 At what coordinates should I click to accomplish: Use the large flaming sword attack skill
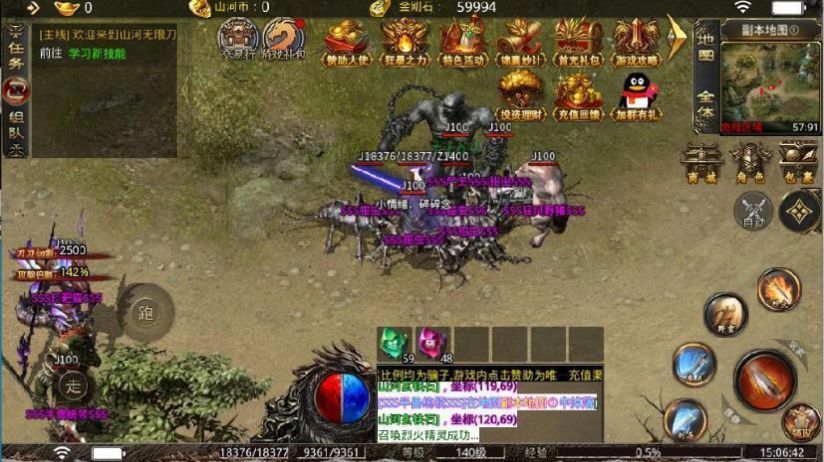tap(764, 379)
